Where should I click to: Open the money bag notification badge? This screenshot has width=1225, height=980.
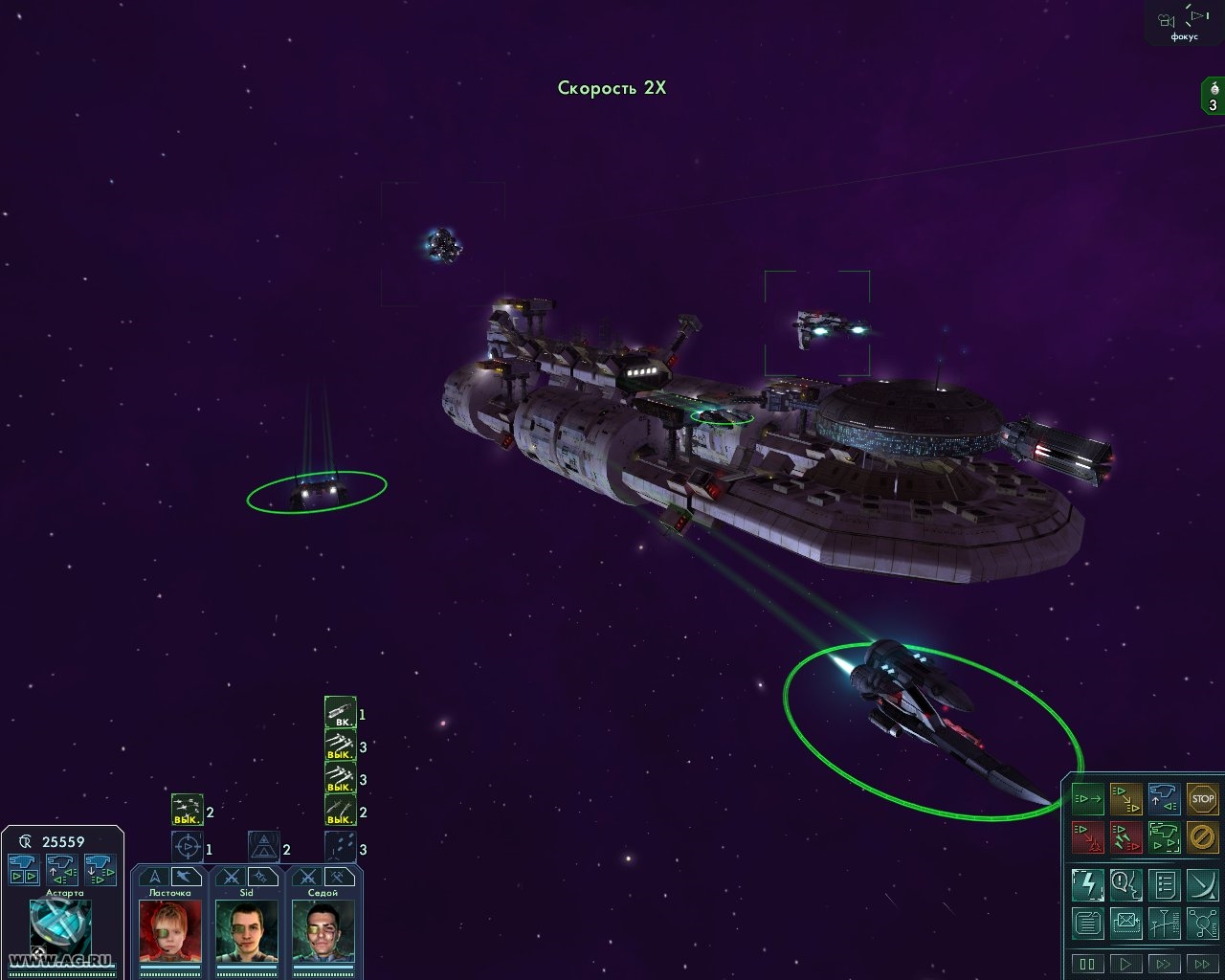(x=1214, y=97)
